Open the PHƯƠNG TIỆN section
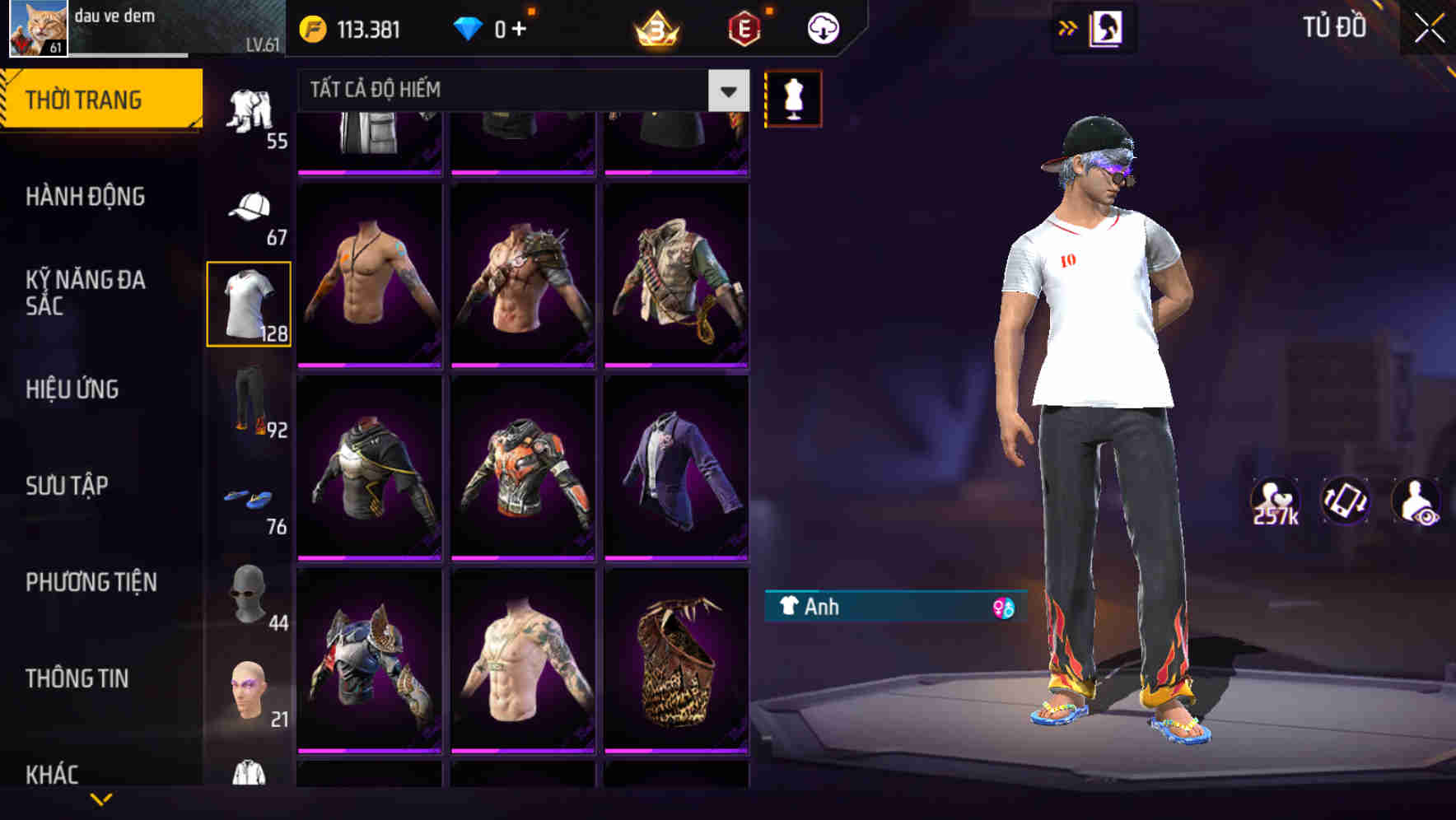Screen dimensions: 1456x820 [x=89, y=581]
